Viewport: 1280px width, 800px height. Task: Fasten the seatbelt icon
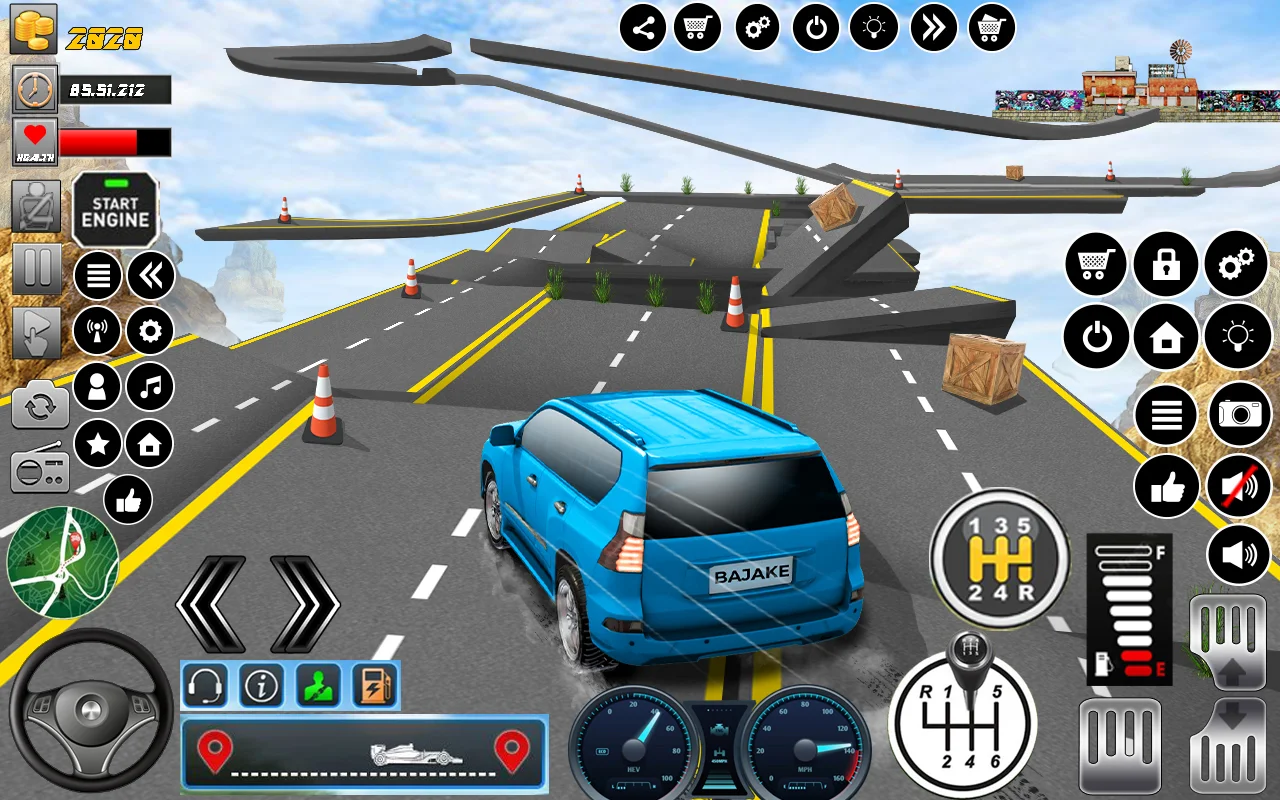coord(36,207)
